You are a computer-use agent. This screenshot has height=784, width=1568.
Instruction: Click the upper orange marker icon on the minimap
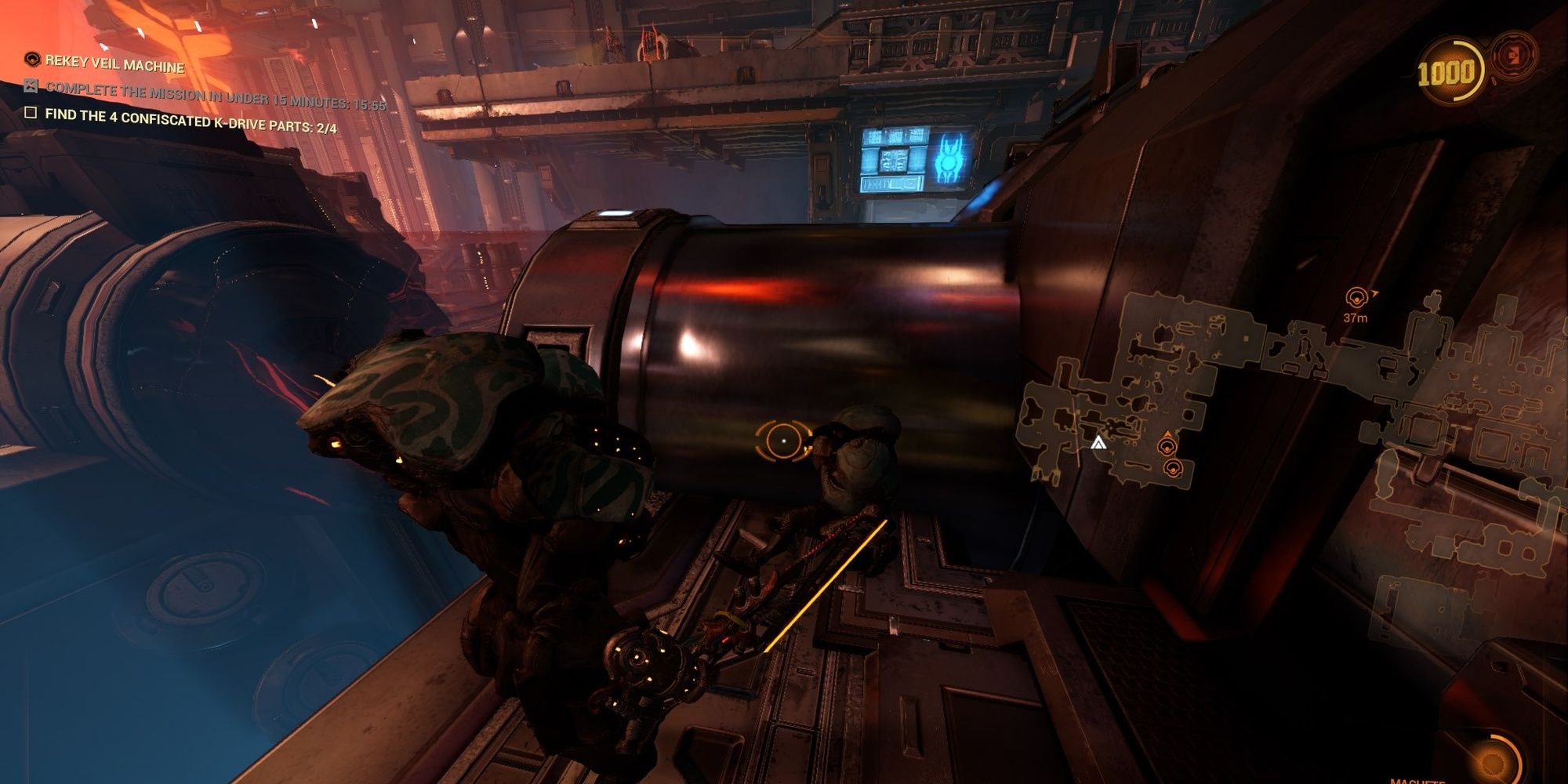[x=1167, y=446]
